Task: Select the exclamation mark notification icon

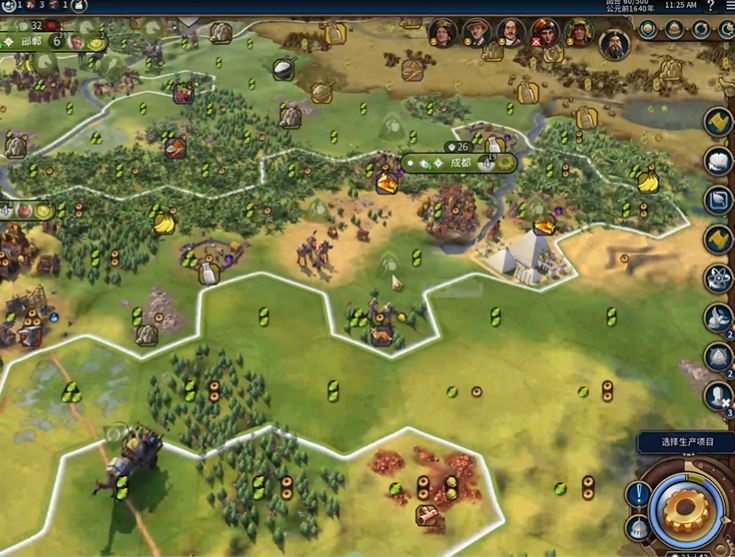Action: click(x=638, y=493)
